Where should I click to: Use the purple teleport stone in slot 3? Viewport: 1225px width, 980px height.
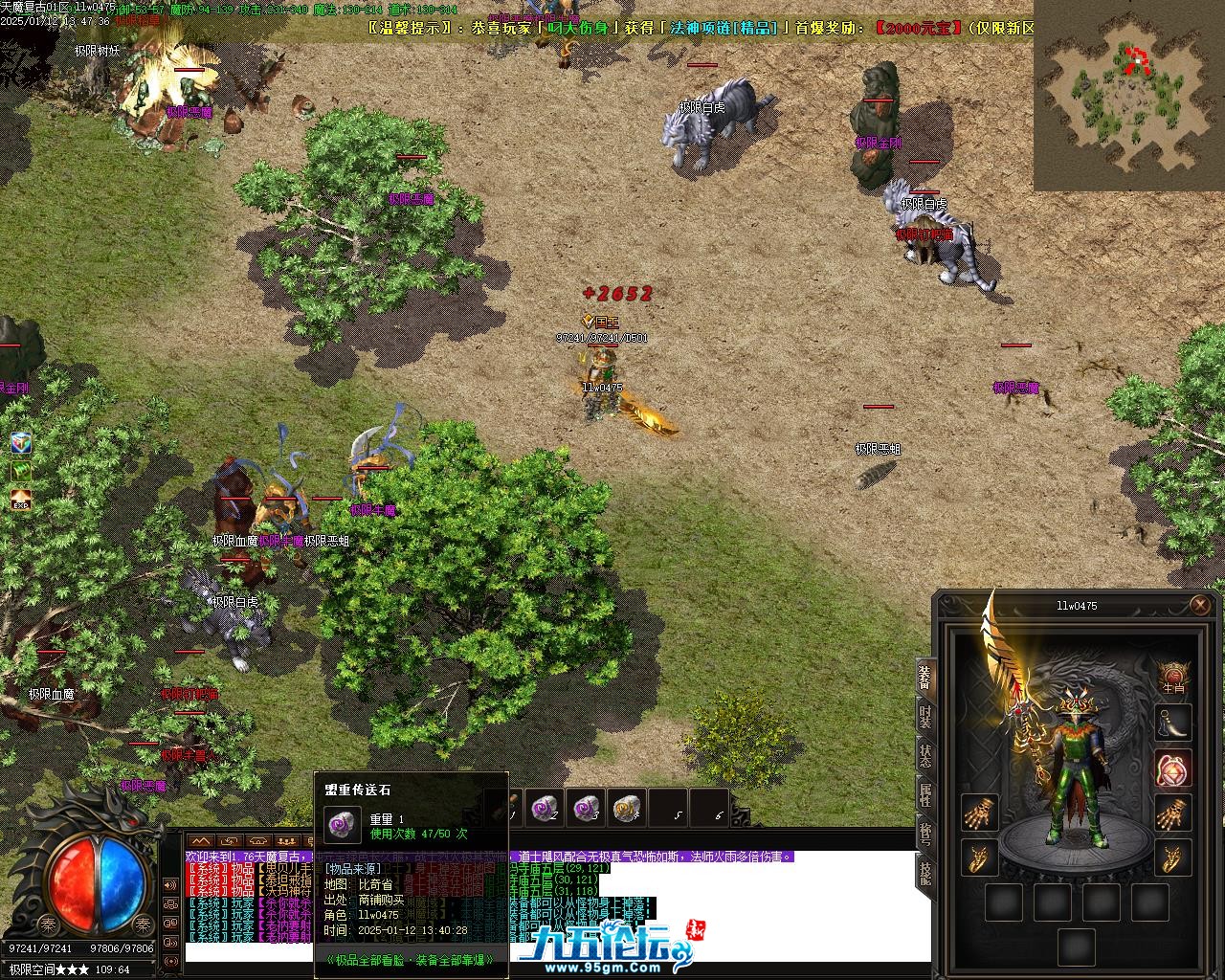[586, 809]
